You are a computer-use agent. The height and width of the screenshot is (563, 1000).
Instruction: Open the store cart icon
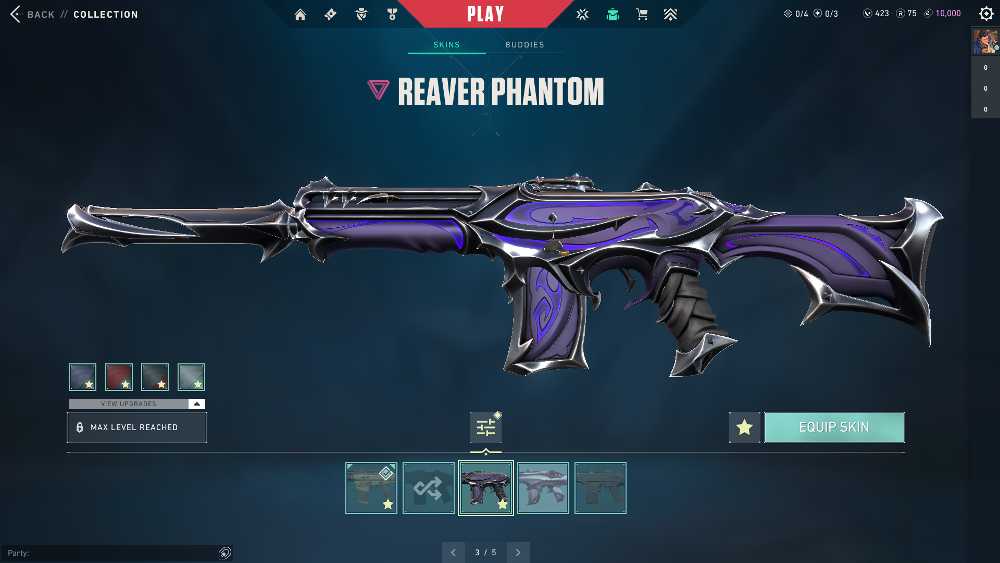click(642, 14)
